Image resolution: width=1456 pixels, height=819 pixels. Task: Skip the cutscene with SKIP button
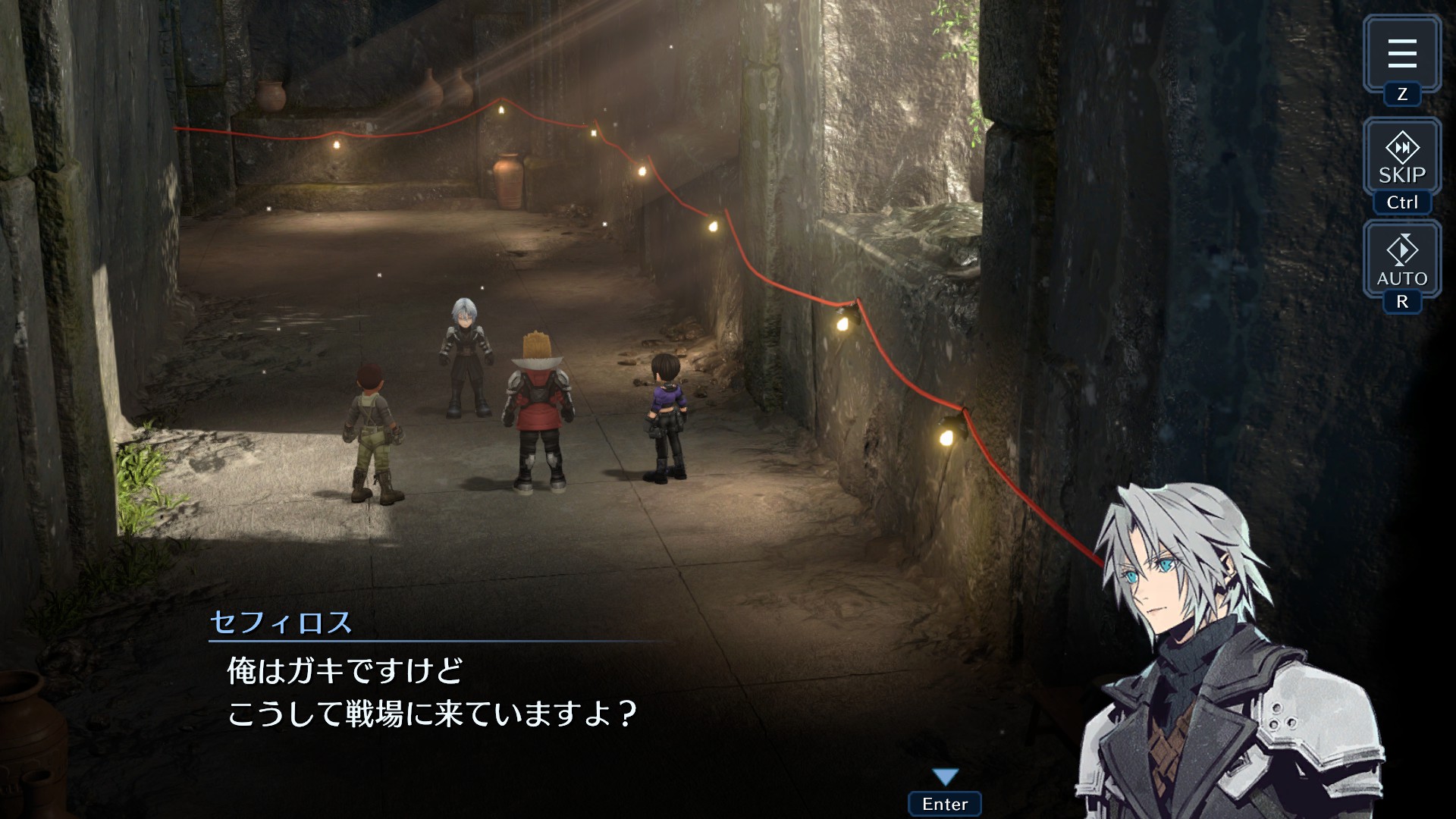point(1401,158)
